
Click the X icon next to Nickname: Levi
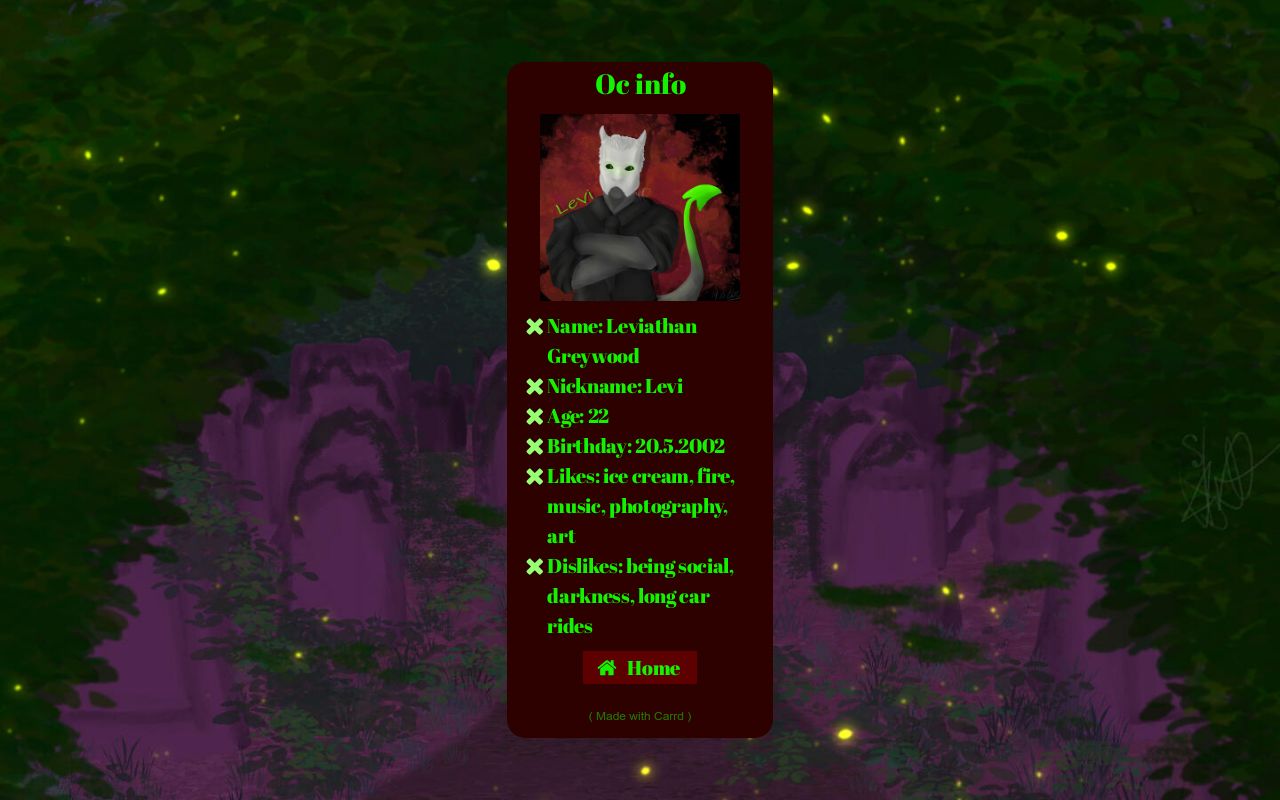pos(535,386)
